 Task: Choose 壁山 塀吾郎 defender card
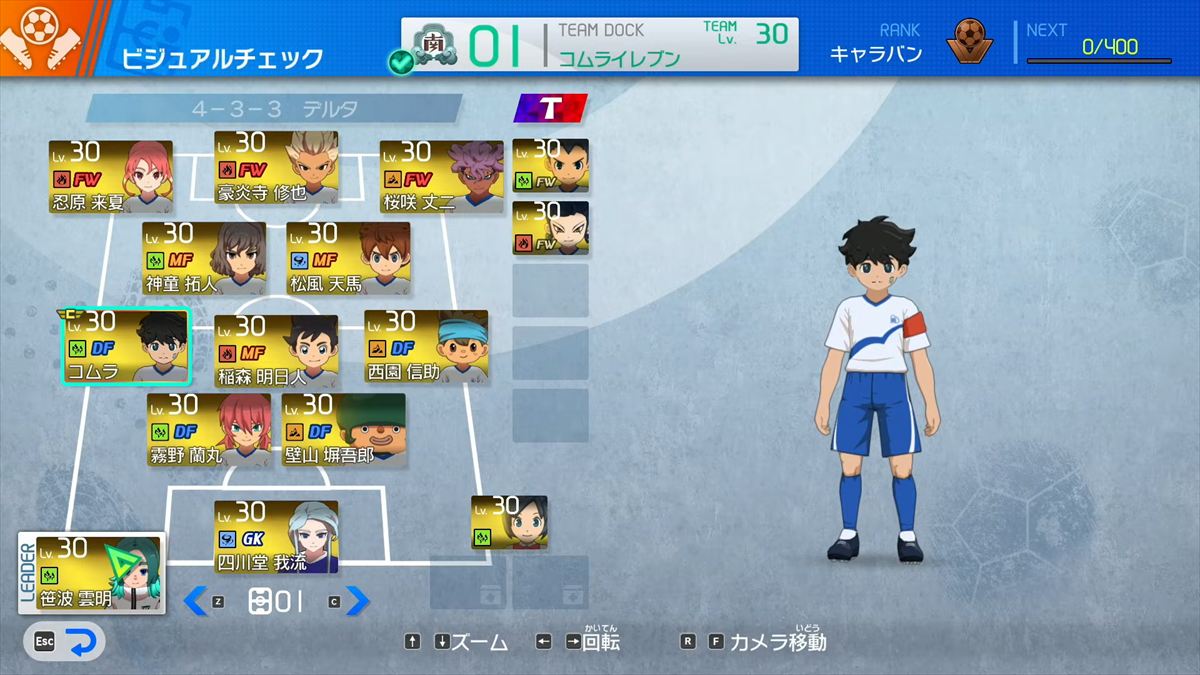pyautogui.click(x=343, y=430)
